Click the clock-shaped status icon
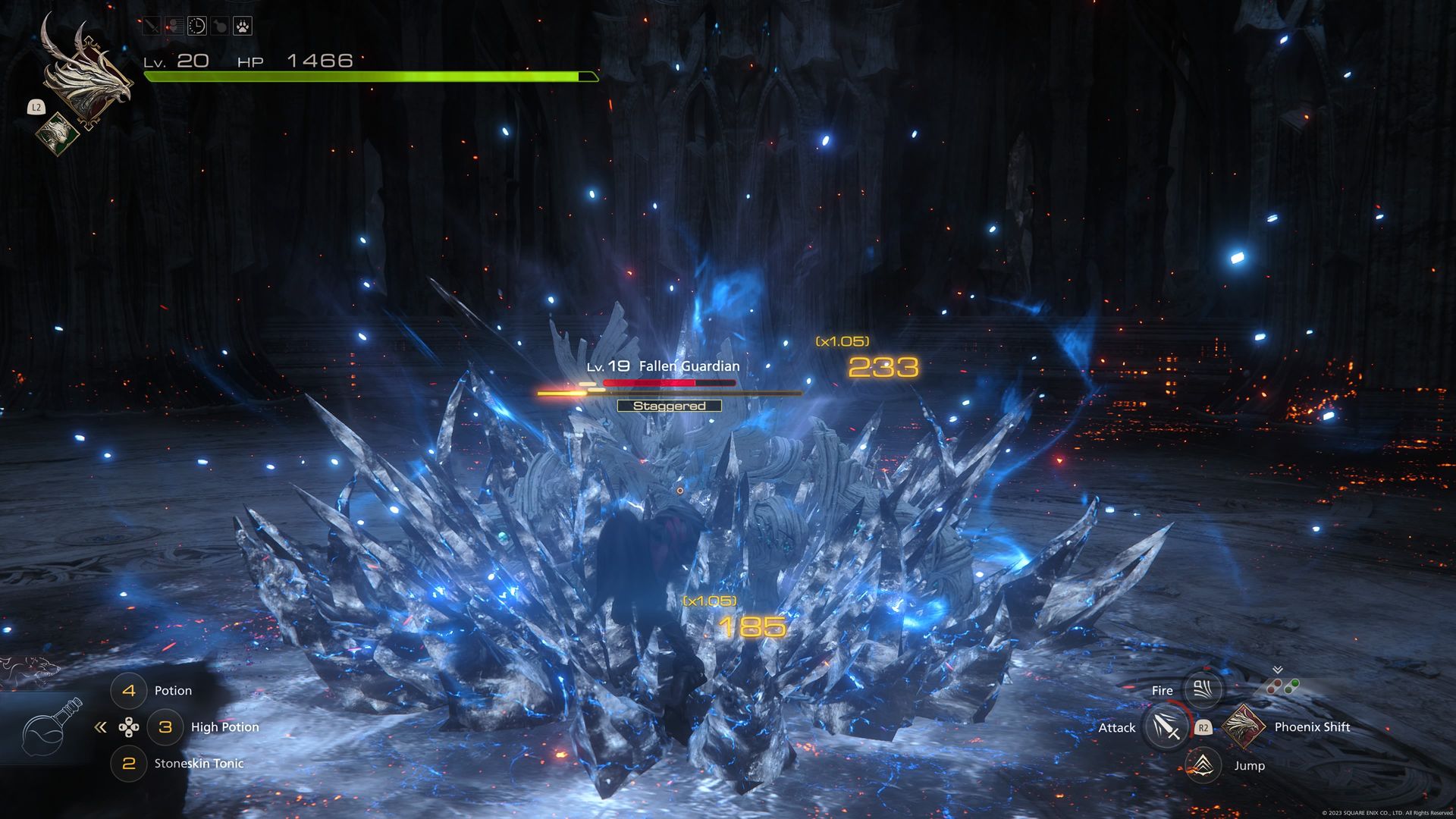Image resolution: width=1456 pixels, height=819 pixels. pos(196,27)
